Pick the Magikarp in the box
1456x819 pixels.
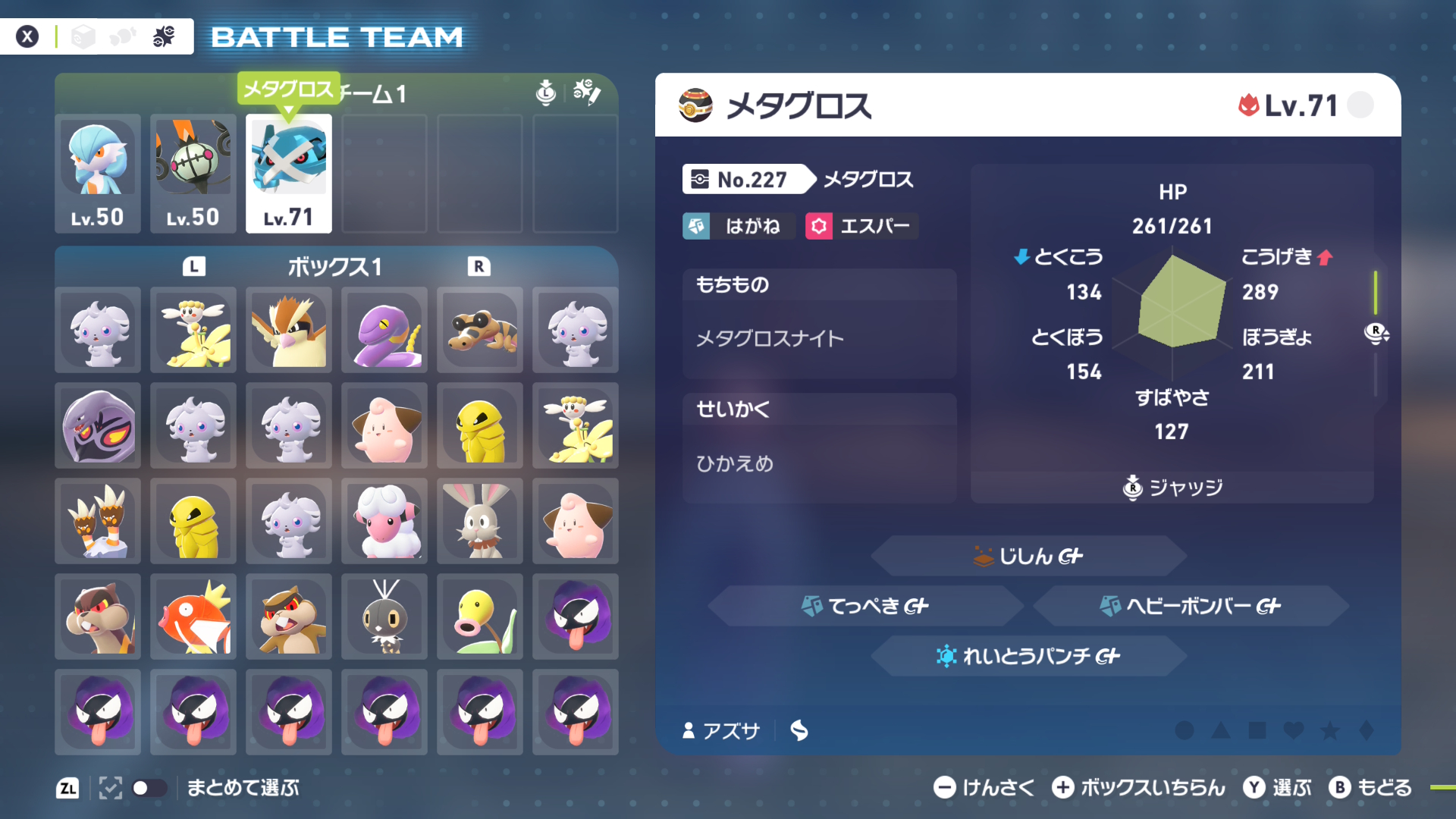click(x=193, y=617)
